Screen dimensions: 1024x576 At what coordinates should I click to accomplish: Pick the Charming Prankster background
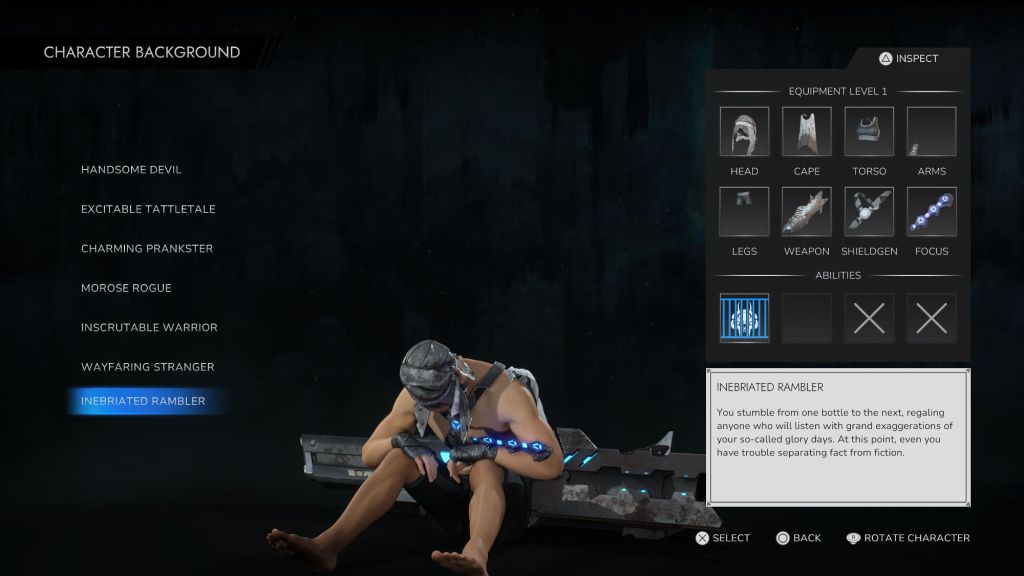[x=147, y=249]
